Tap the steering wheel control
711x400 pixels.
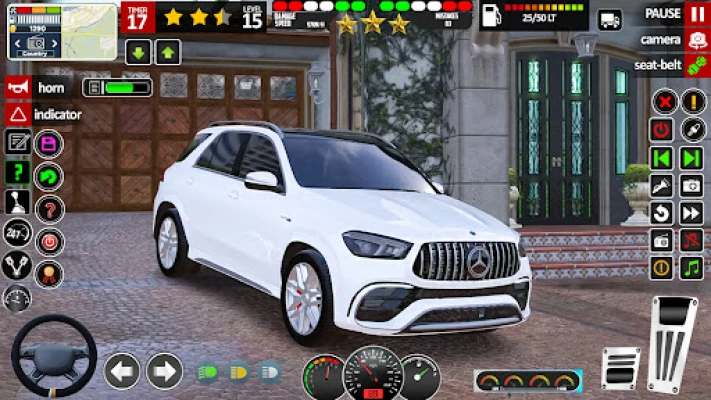[53, 357]
